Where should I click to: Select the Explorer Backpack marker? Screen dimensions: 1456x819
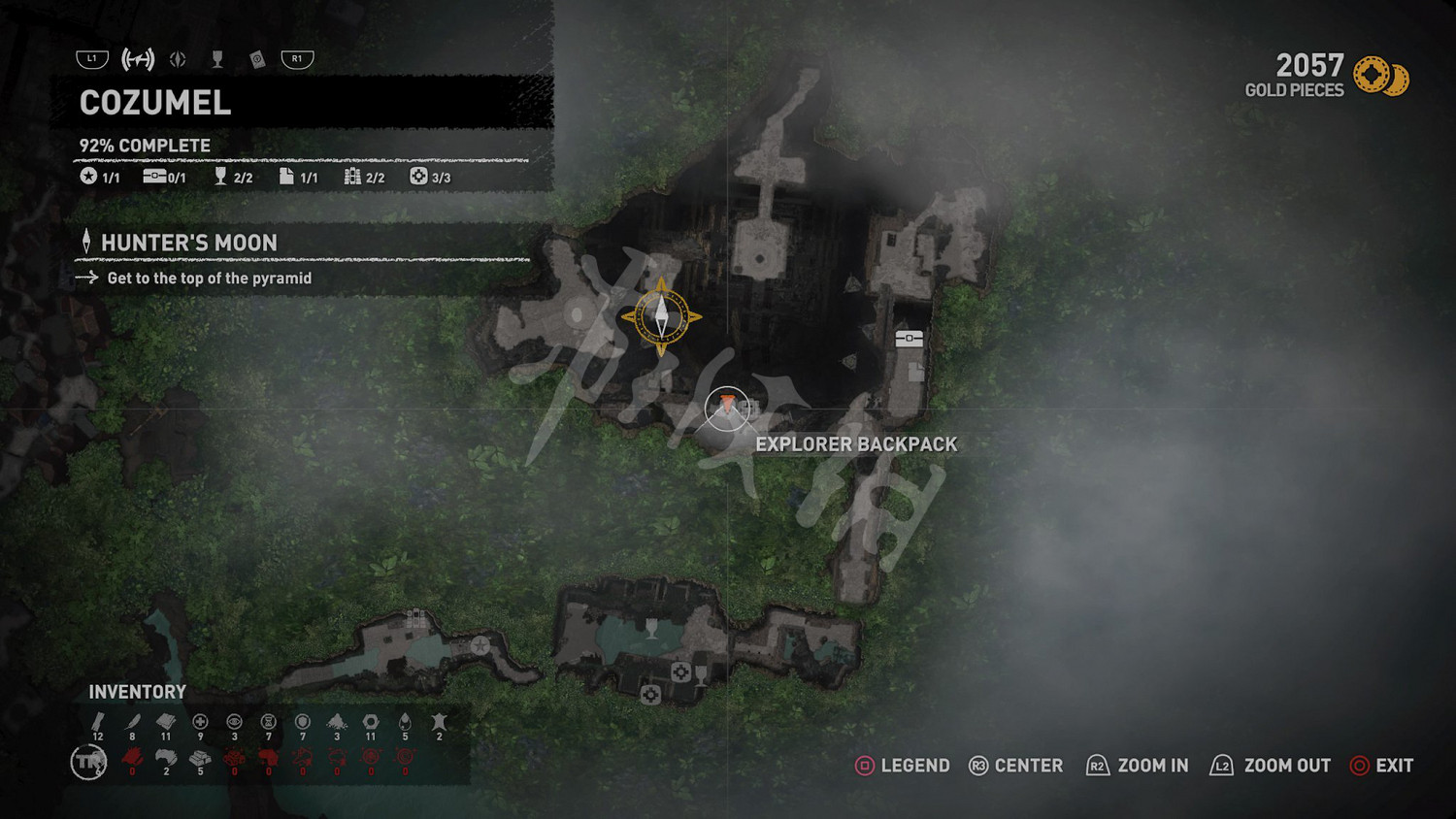click(x=727, y=407)
